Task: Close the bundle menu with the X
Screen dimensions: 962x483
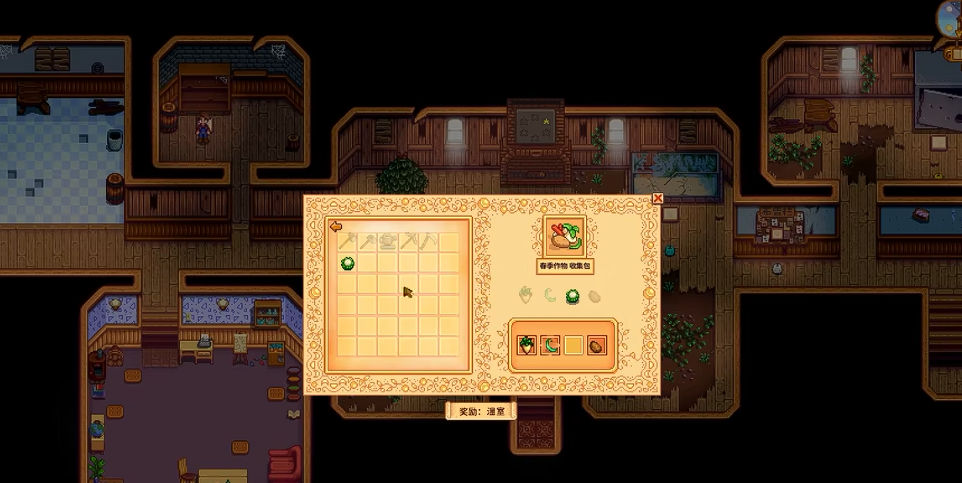Action: pos(657,198)
